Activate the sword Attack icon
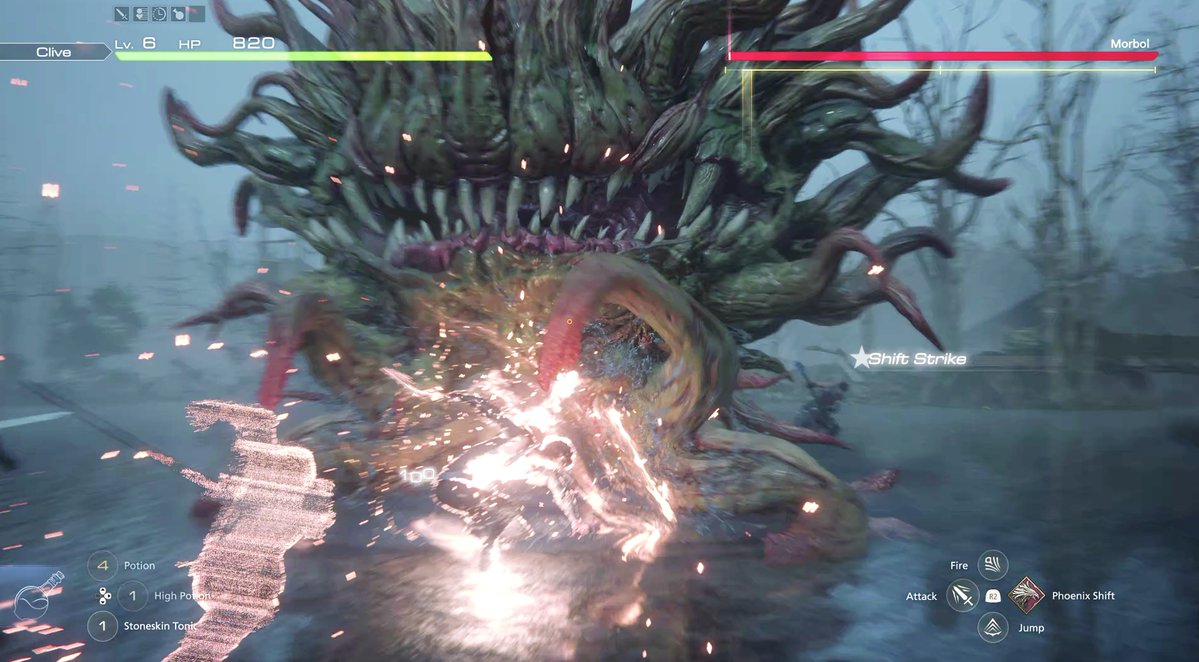This screenshot has width=1199, height=662. point(964,596)
